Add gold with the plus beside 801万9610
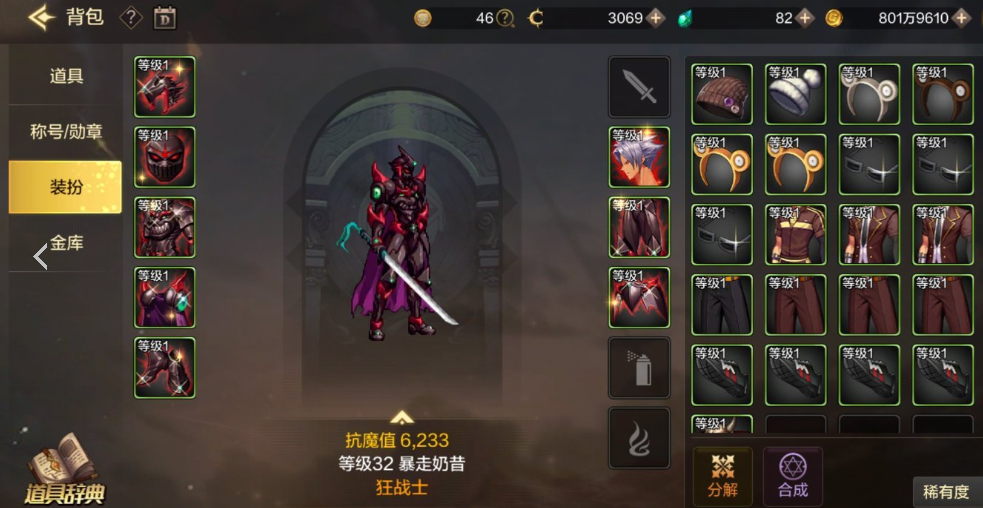This screenshot has height=508, width=983. [x=961, y=18]
